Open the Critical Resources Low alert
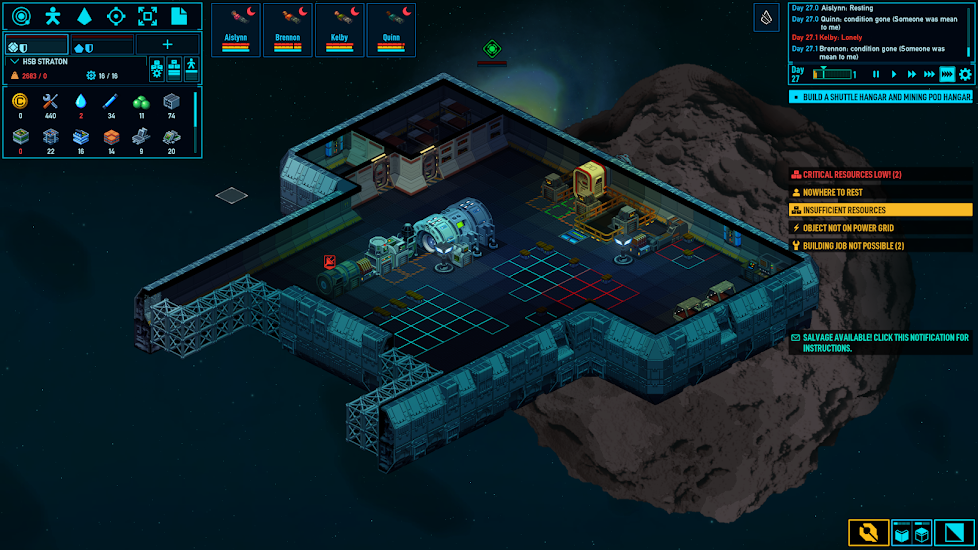Screen dimensions: 978x550 tap(880, 175)
